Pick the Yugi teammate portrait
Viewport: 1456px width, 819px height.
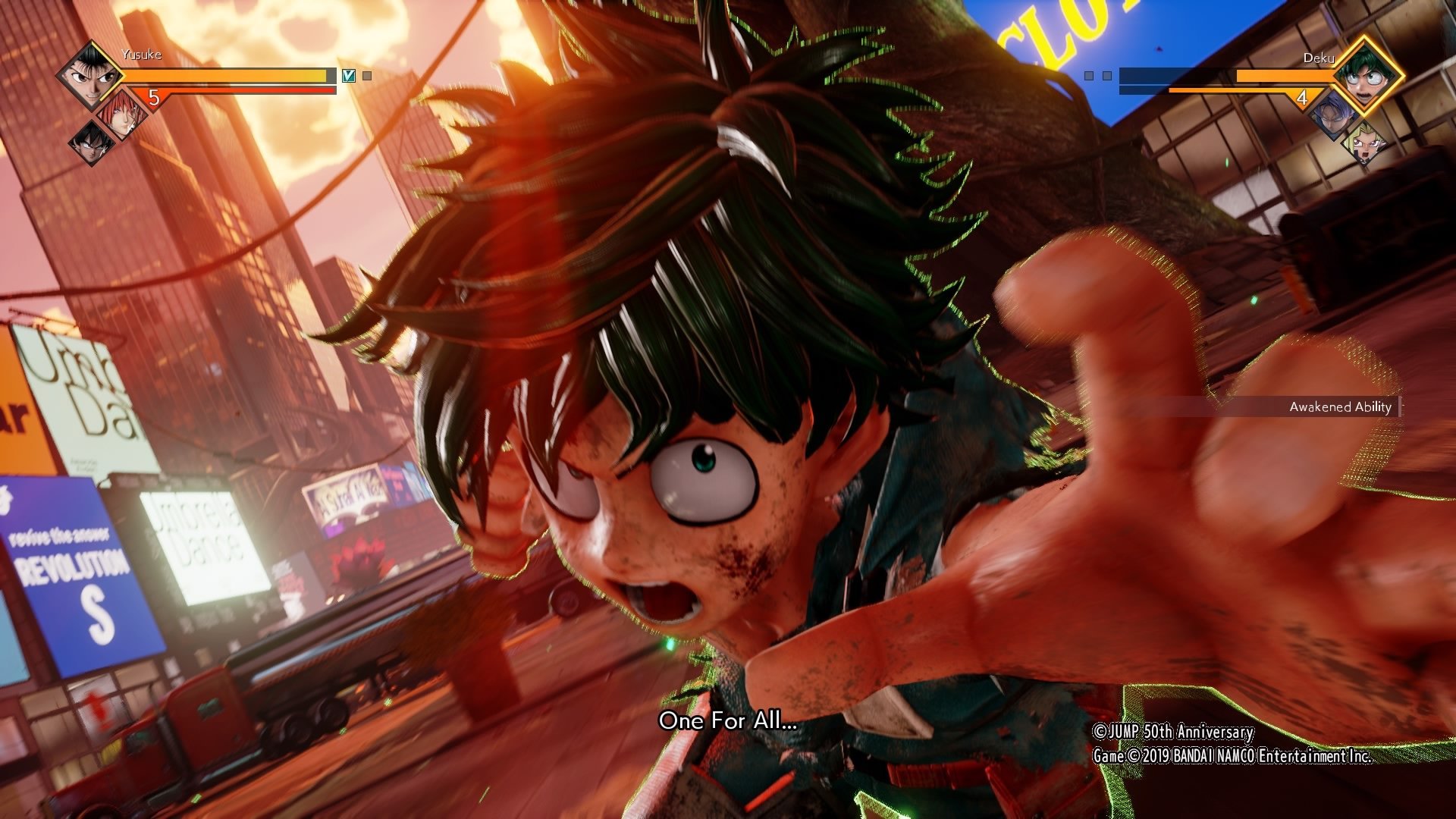1365,143
